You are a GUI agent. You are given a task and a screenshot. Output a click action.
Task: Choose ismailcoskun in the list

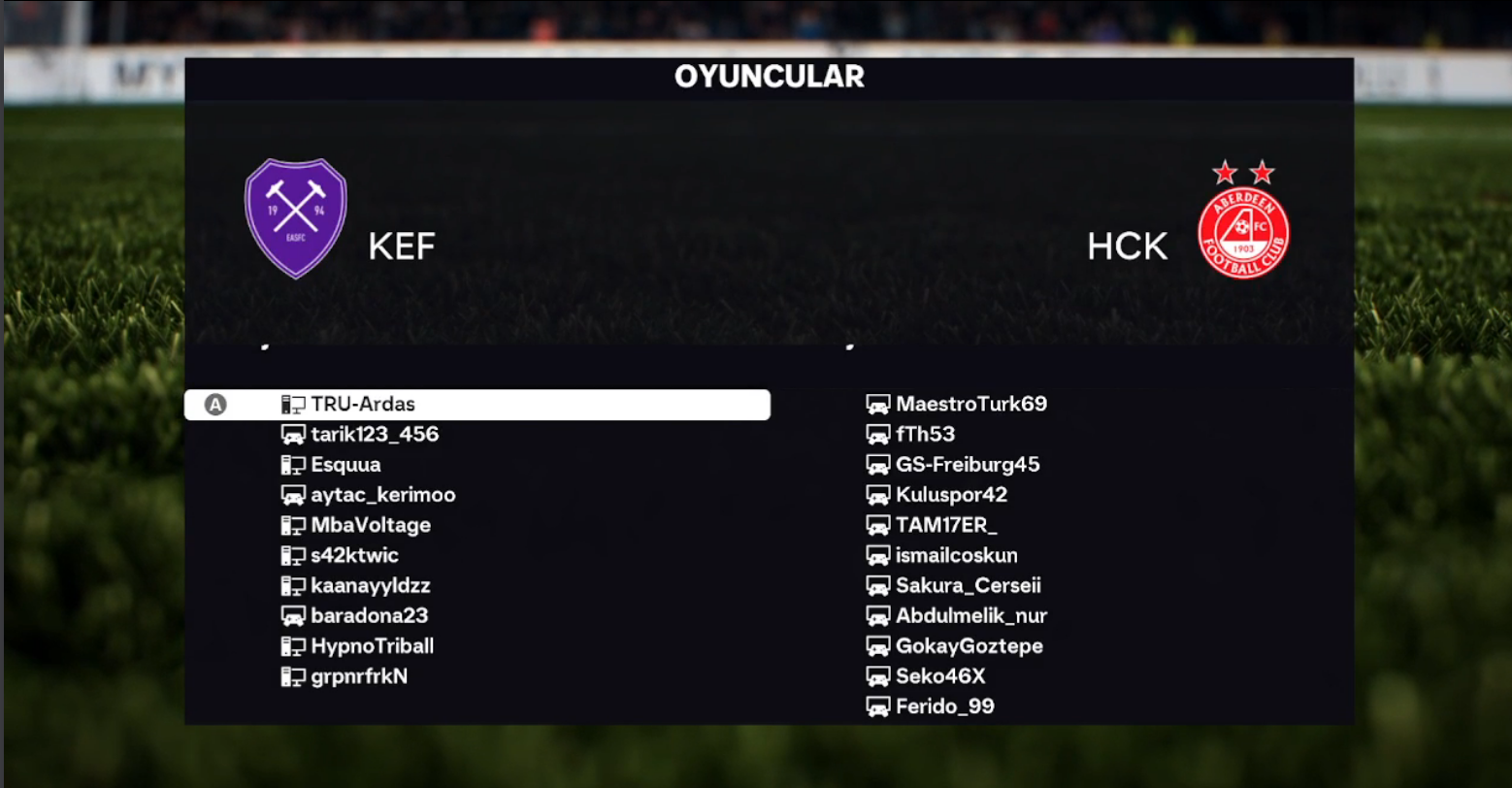(956, 556)
